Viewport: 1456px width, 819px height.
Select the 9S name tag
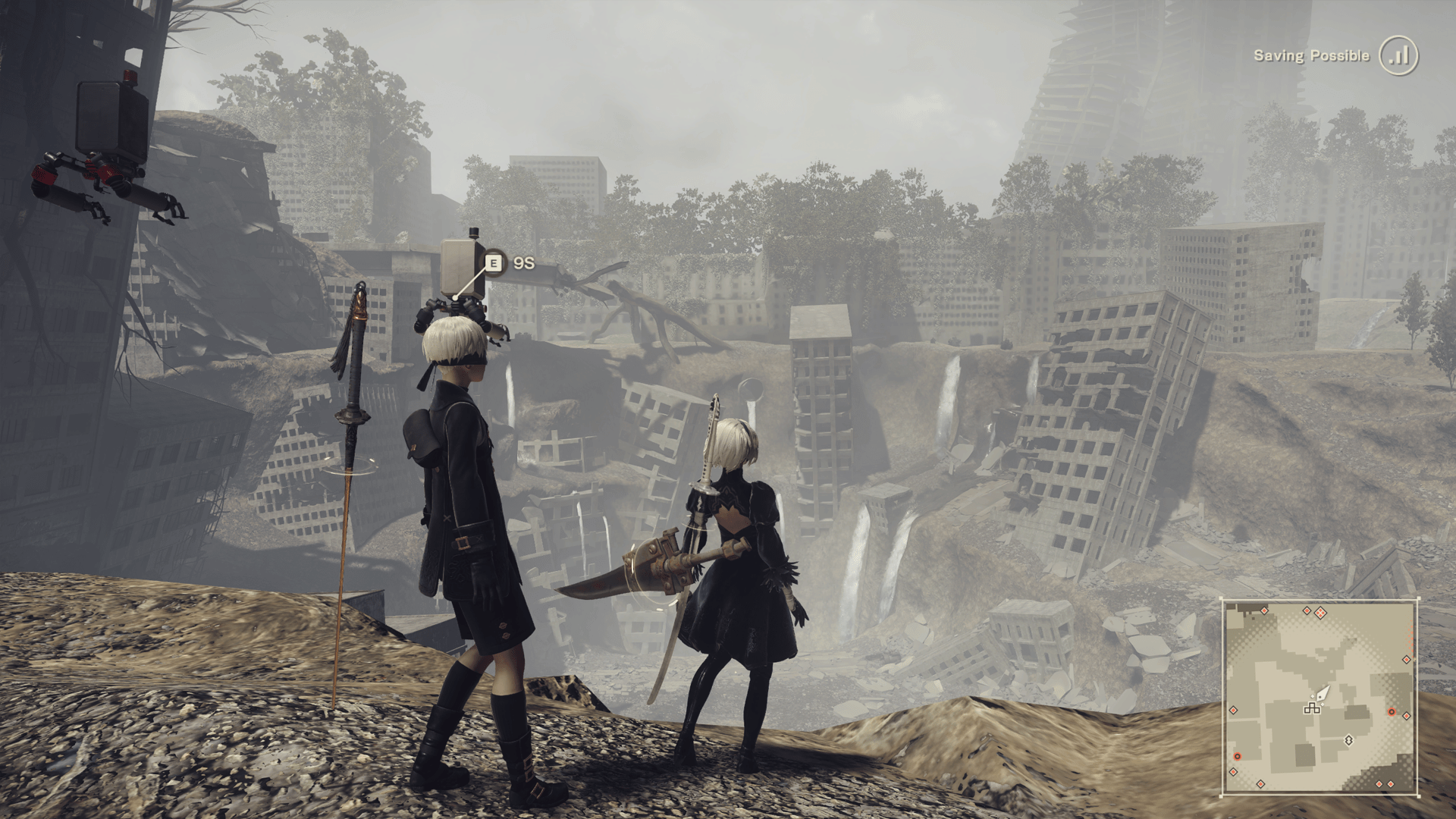pyautogui.click(x=526, y=263)
